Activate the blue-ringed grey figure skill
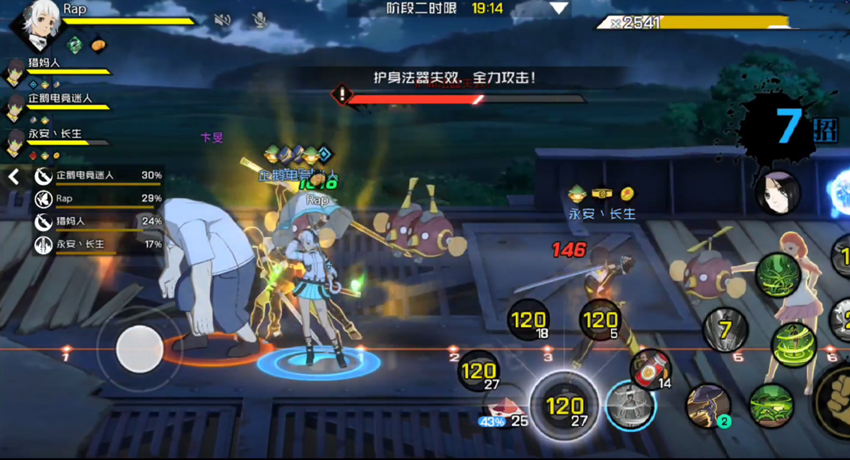The height and width of the screenshot is (460, 850). pyautogui.click(x=630, y=406)
